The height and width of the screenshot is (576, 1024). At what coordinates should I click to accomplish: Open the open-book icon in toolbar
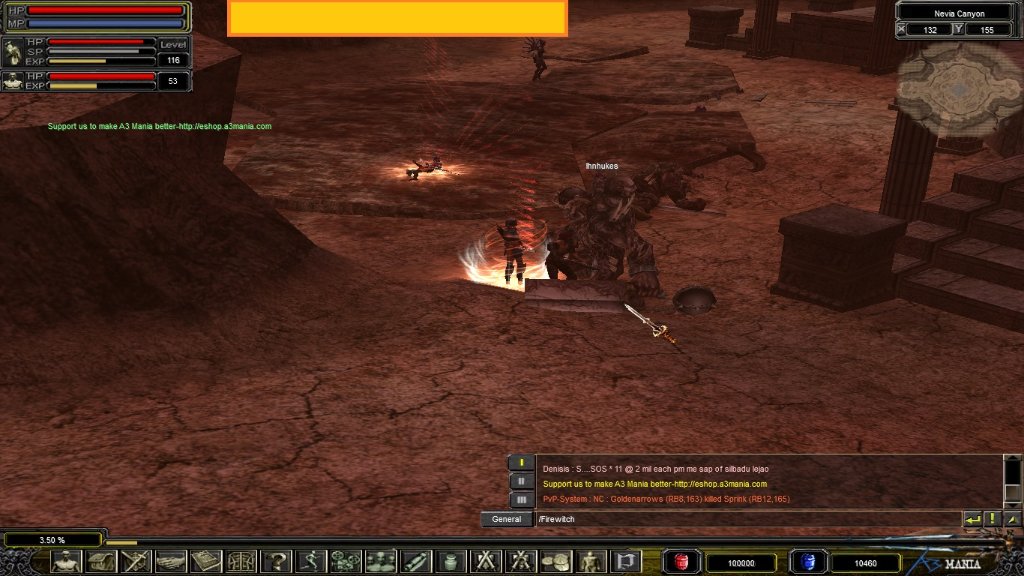[x=206, y=561]
